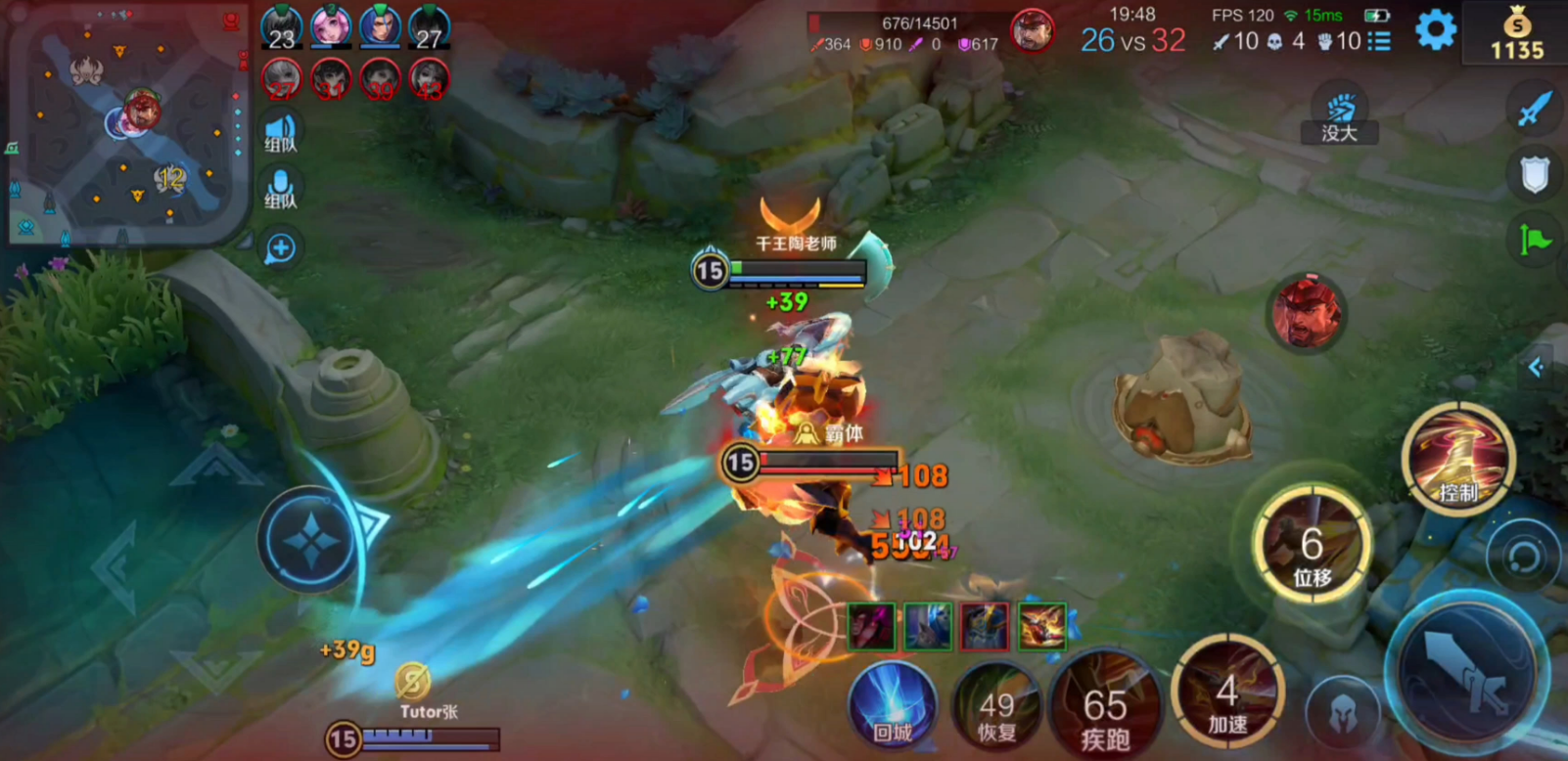The width and height of the screenshot is (1568, 761).
Task: Send the 没大 no-ultimate quick message
Action: click(x=1339, y=118)
